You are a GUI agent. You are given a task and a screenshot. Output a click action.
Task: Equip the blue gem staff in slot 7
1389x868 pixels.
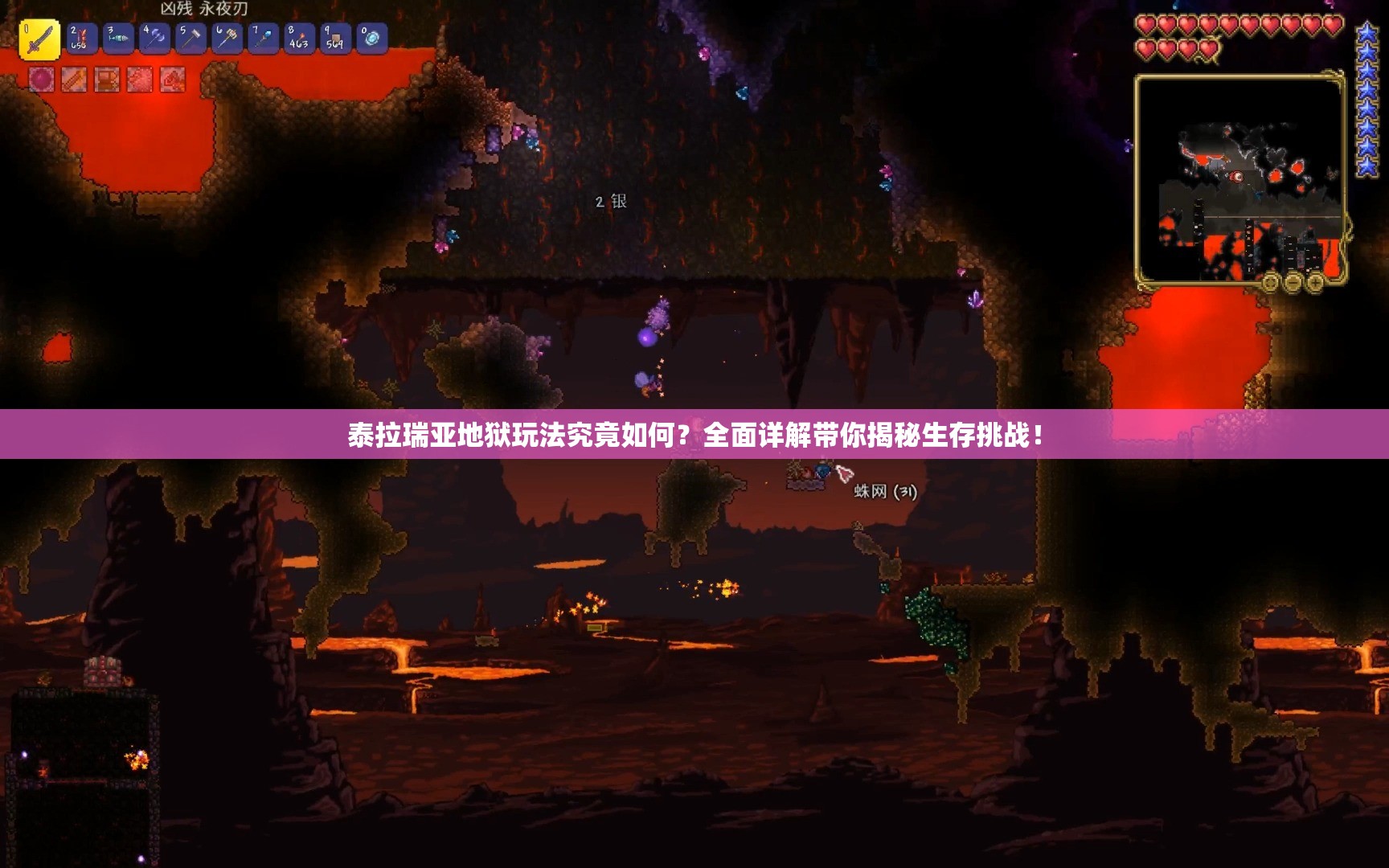pyautogui.click(x=264, y=39)
